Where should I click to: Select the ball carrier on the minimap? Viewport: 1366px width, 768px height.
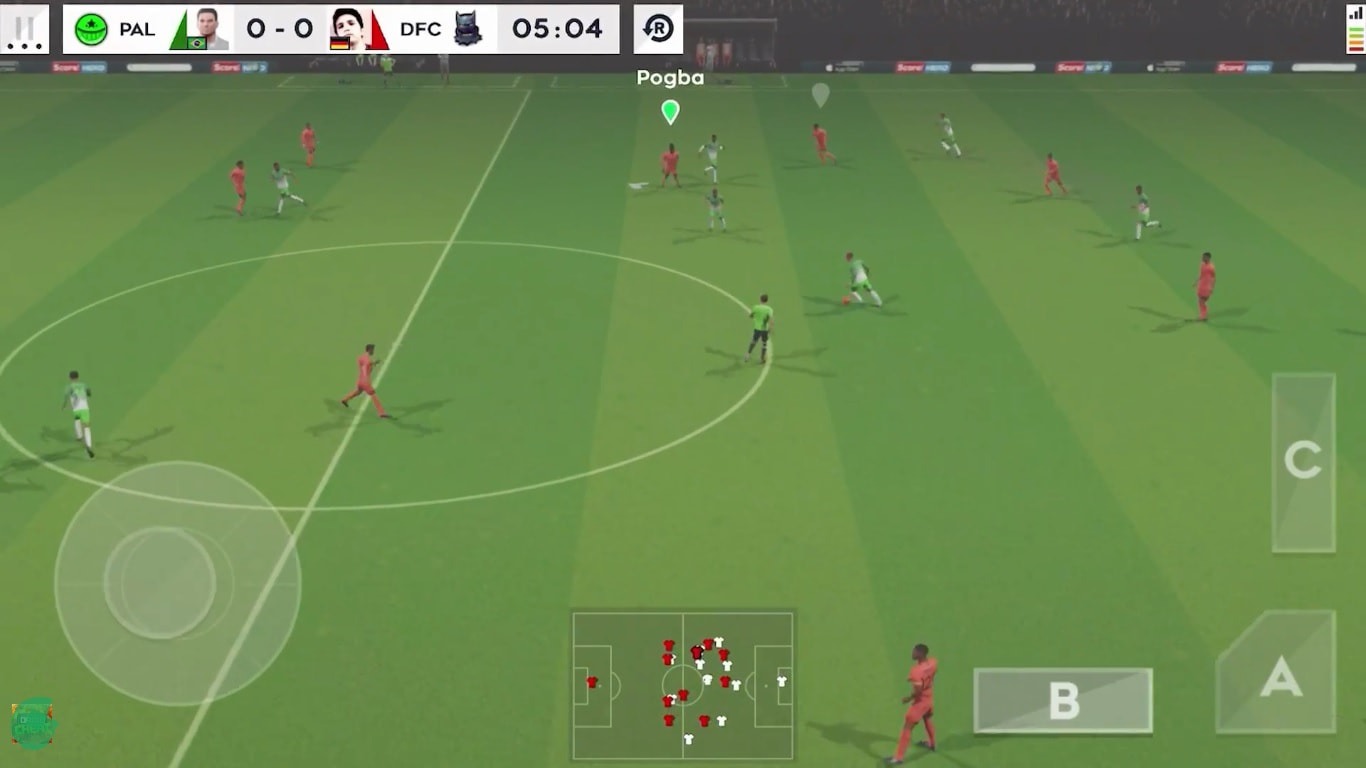[x=696, y=653]
